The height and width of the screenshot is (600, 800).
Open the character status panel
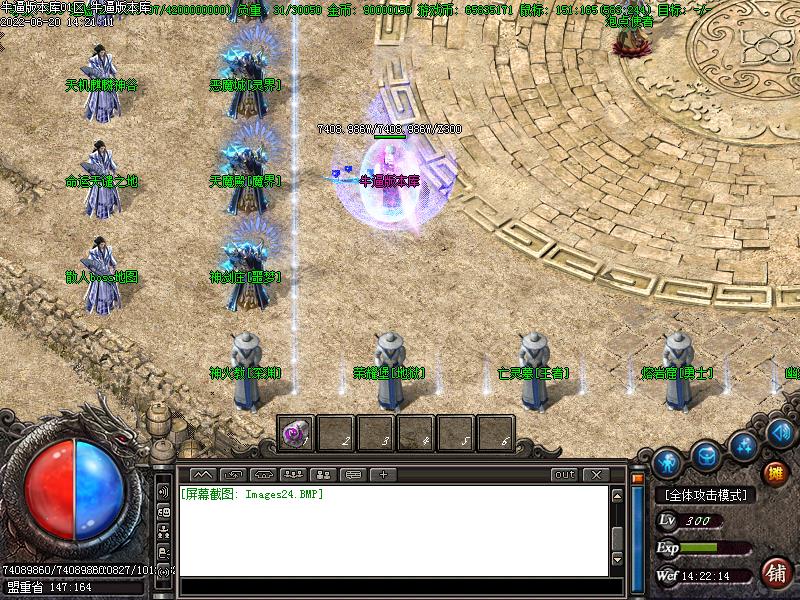pyautogui.click(x=667, y=462)
